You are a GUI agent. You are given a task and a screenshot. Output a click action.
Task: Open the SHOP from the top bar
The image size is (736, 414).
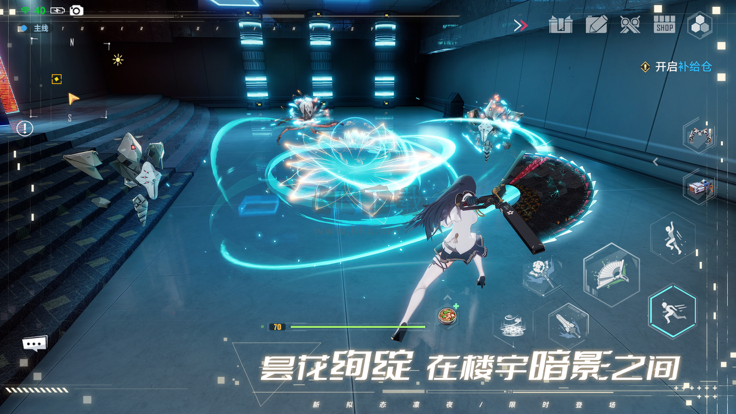664,24
